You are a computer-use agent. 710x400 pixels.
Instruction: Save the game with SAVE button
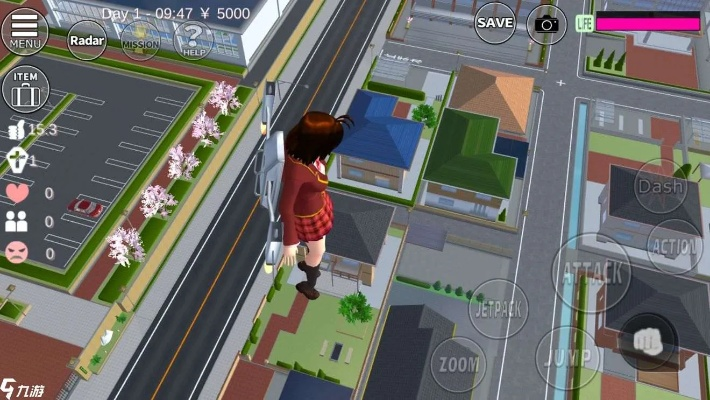tap(495, 22)
